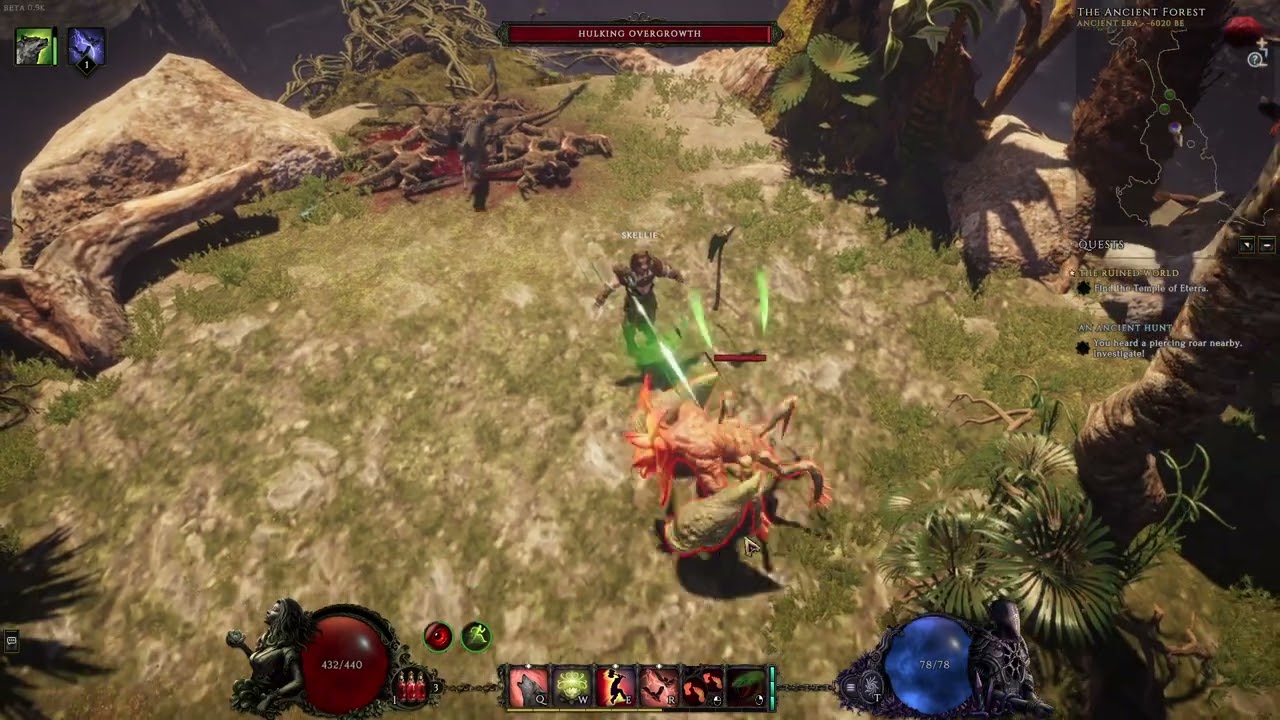1280x720 pixels.
Task: Minimize the Quests tracker panel
Action: [x=1267, y=245]
